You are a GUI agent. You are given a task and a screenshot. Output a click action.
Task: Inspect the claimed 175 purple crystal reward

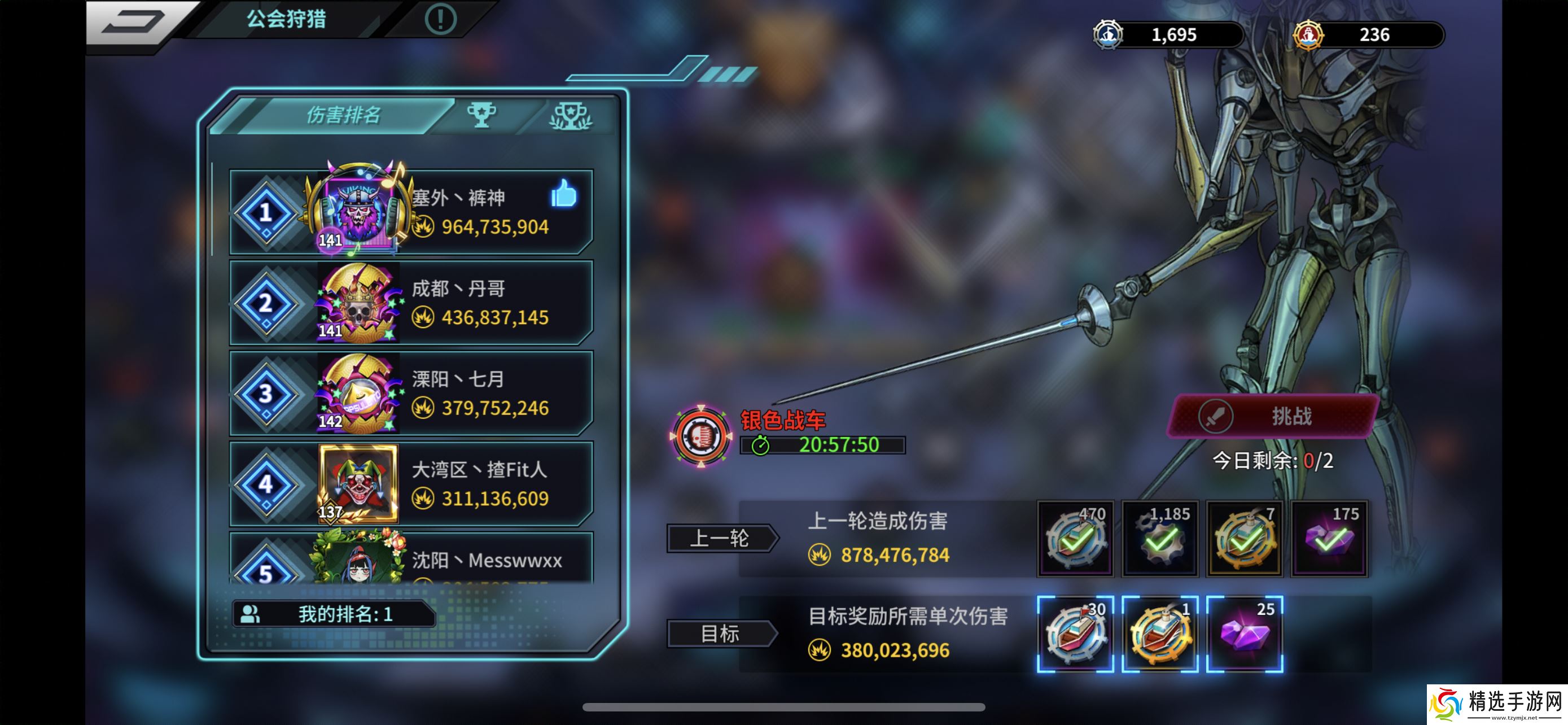[1329, 538]
